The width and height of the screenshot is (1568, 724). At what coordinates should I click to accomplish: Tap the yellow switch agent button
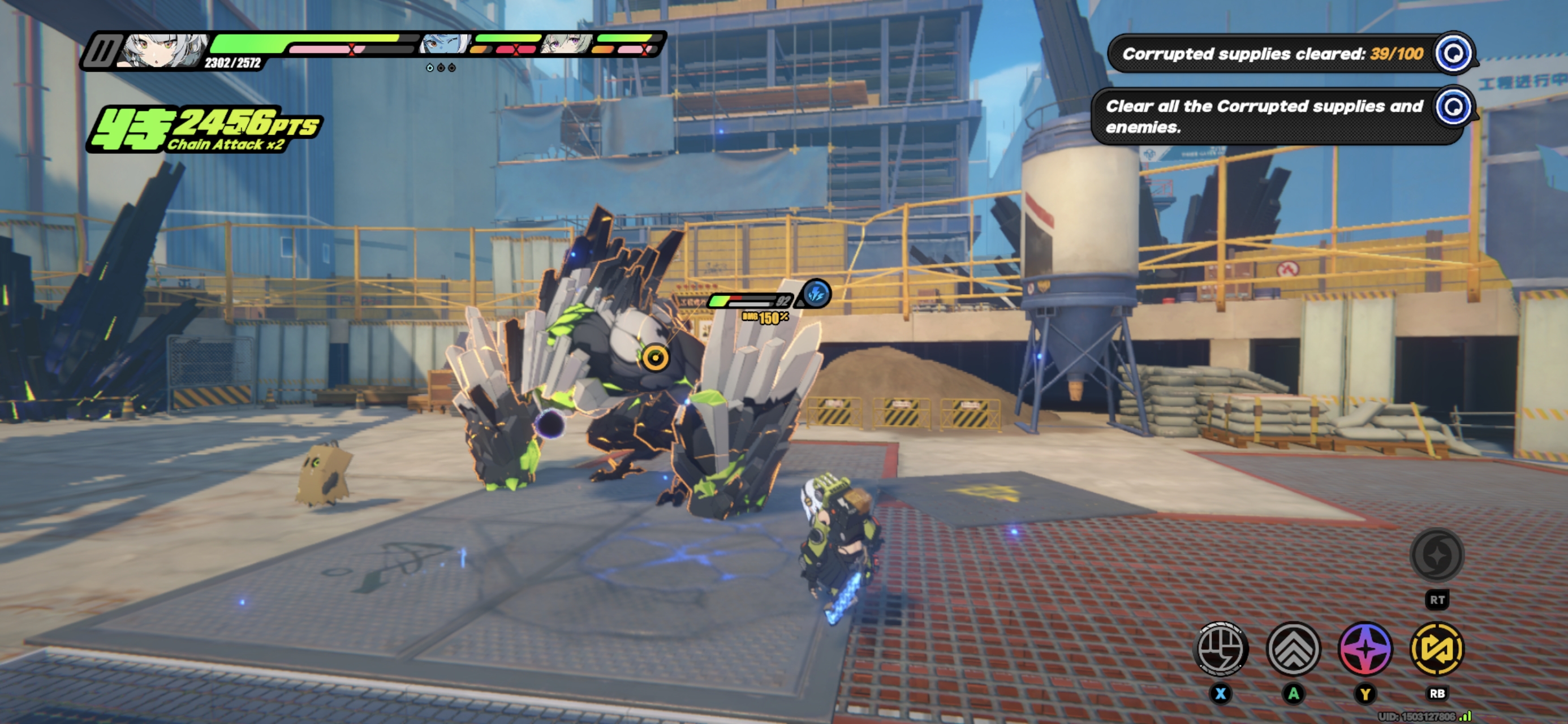(1437, 649)
